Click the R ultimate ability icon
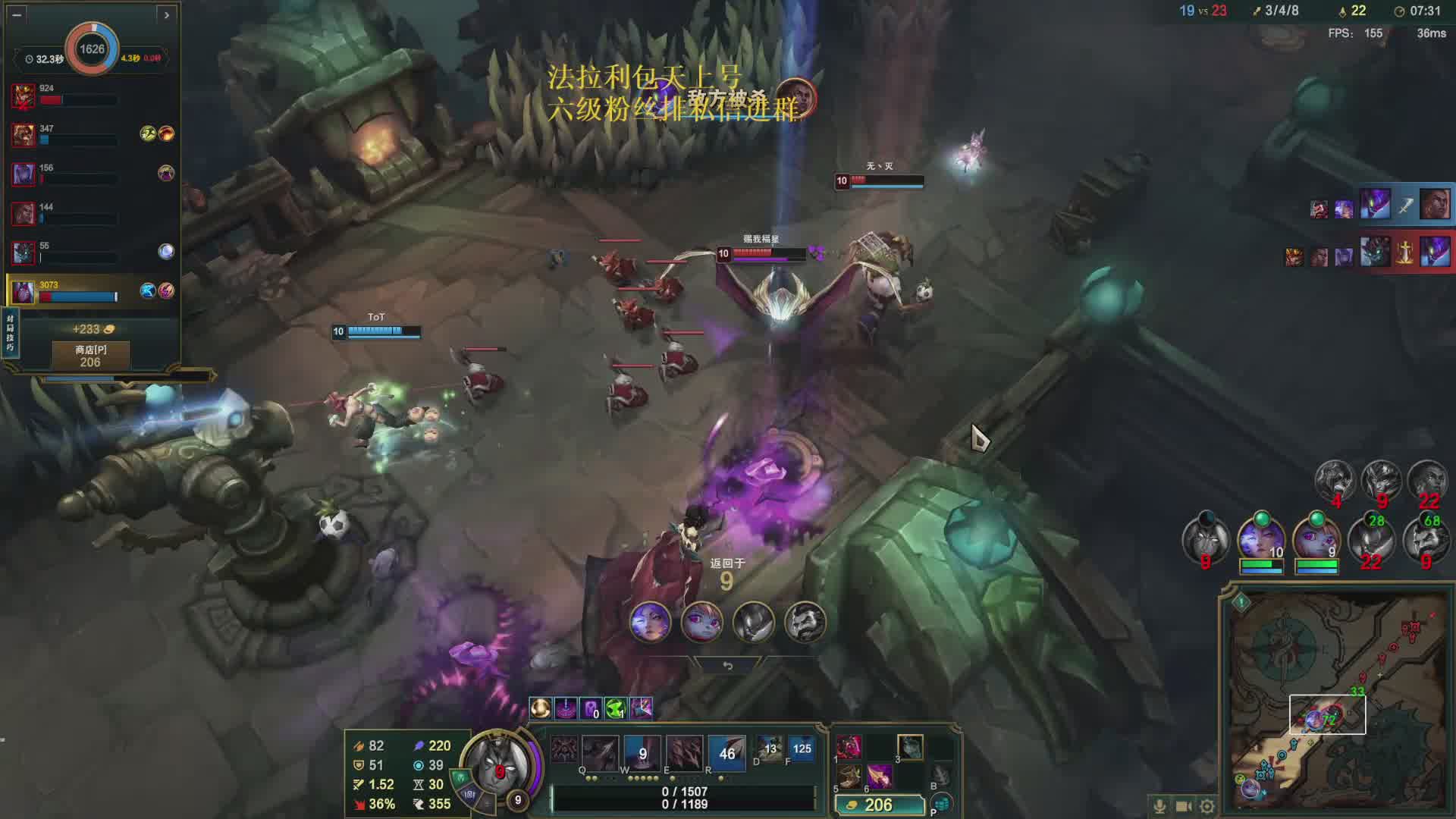This screenshot has width=1456, height=819. (726, 752)
